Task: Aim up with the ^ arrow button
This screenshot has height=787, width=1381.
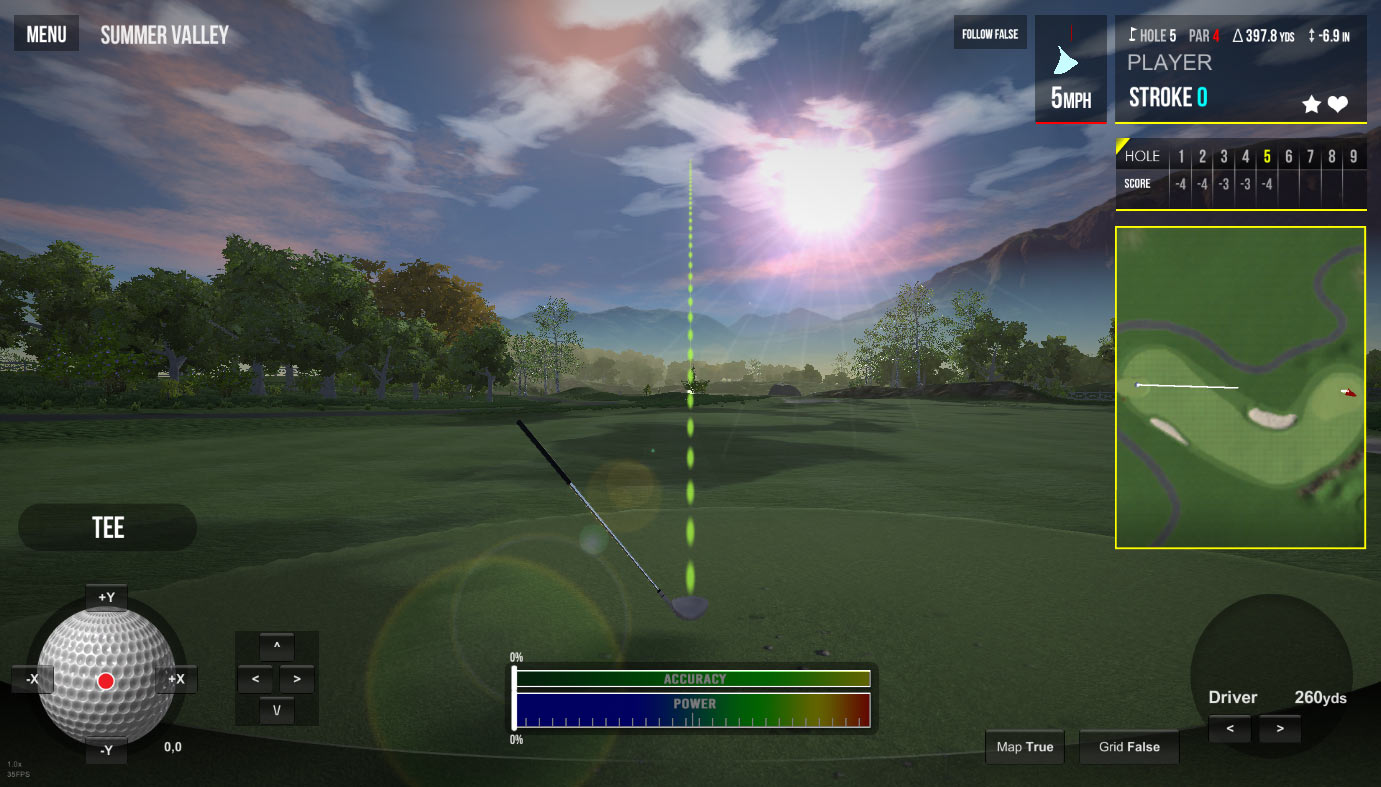Action: click(277, 645)
